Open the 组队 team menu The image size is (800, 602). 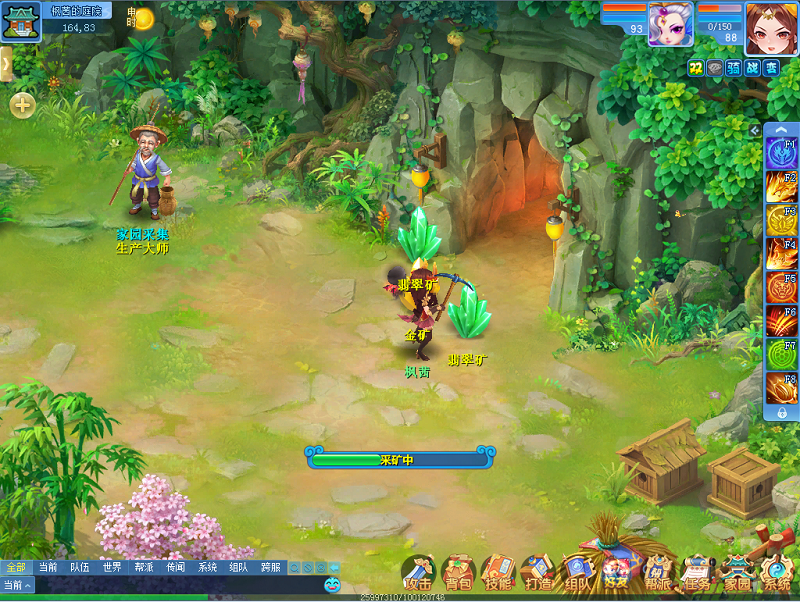click(577, 573)
